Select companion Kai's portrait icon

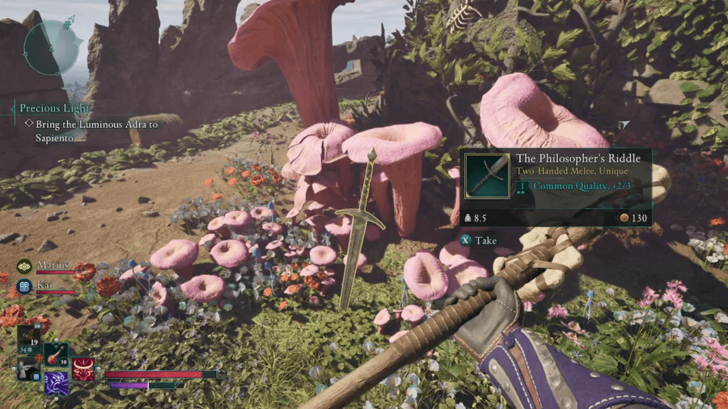tap(23, 285)
